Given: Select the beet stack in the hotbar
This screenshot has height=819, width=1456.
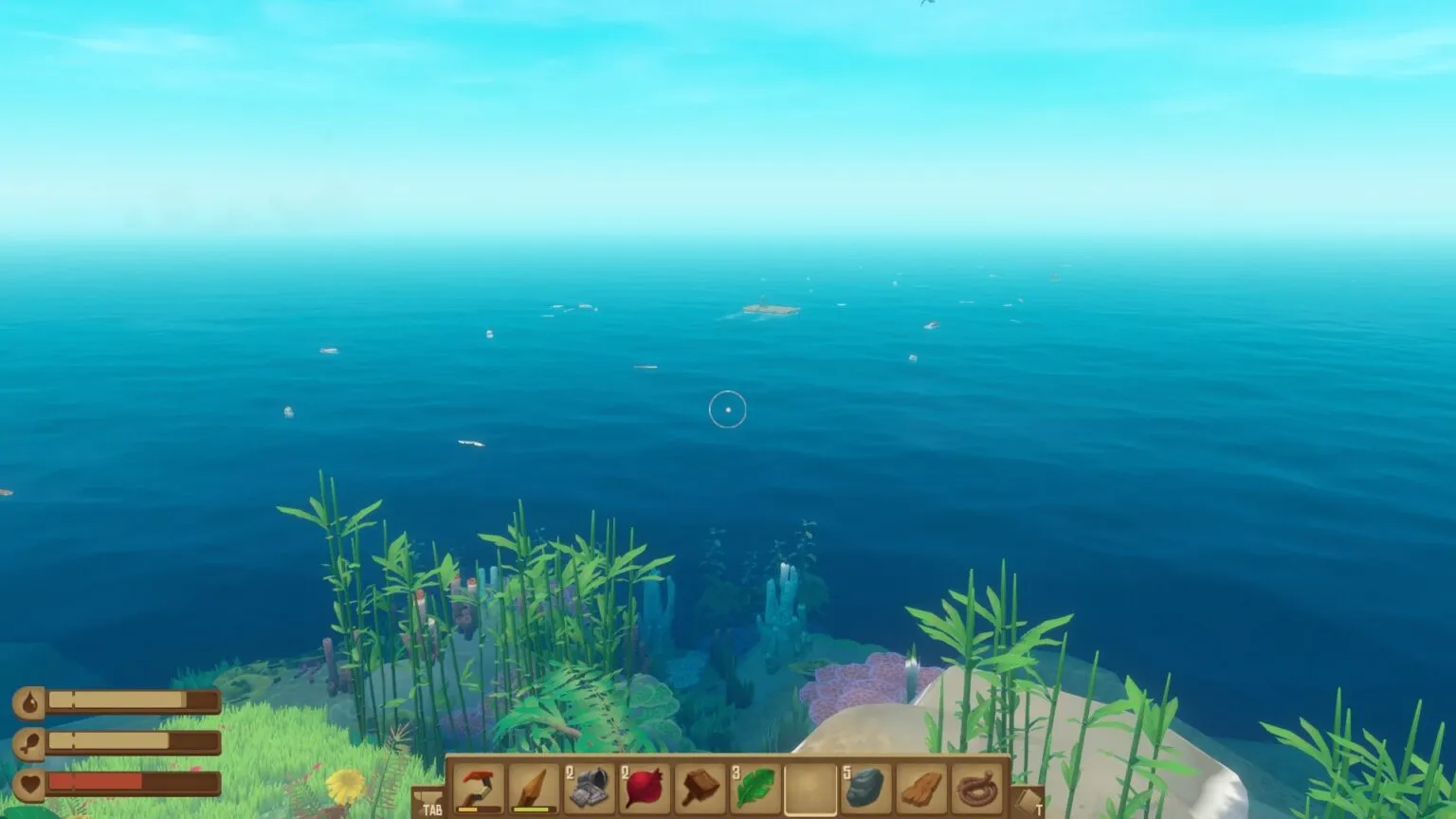Looking at the screenshot, I should (x=645, y=788).
